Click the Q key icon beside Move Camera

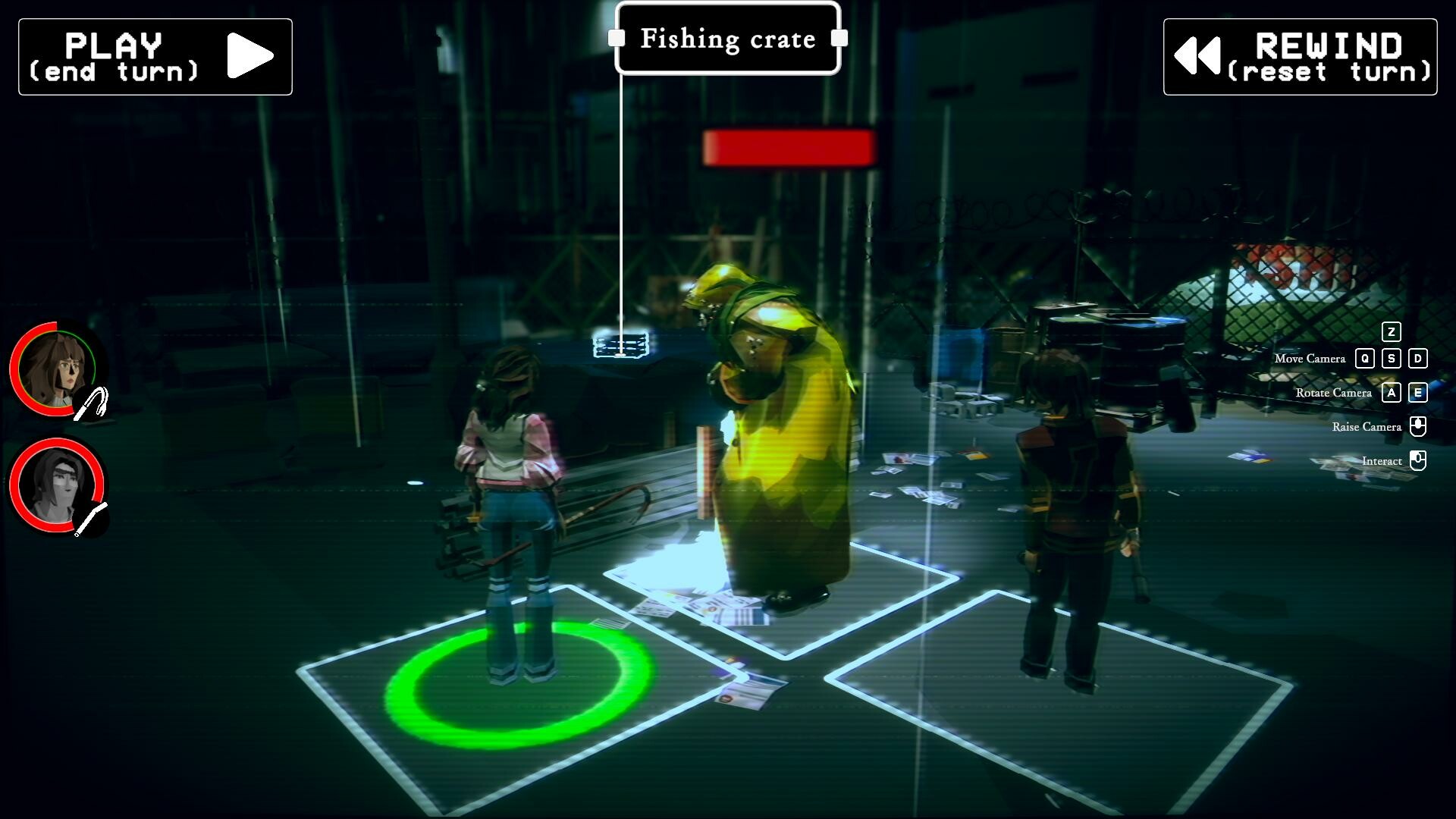(1367, 359)
